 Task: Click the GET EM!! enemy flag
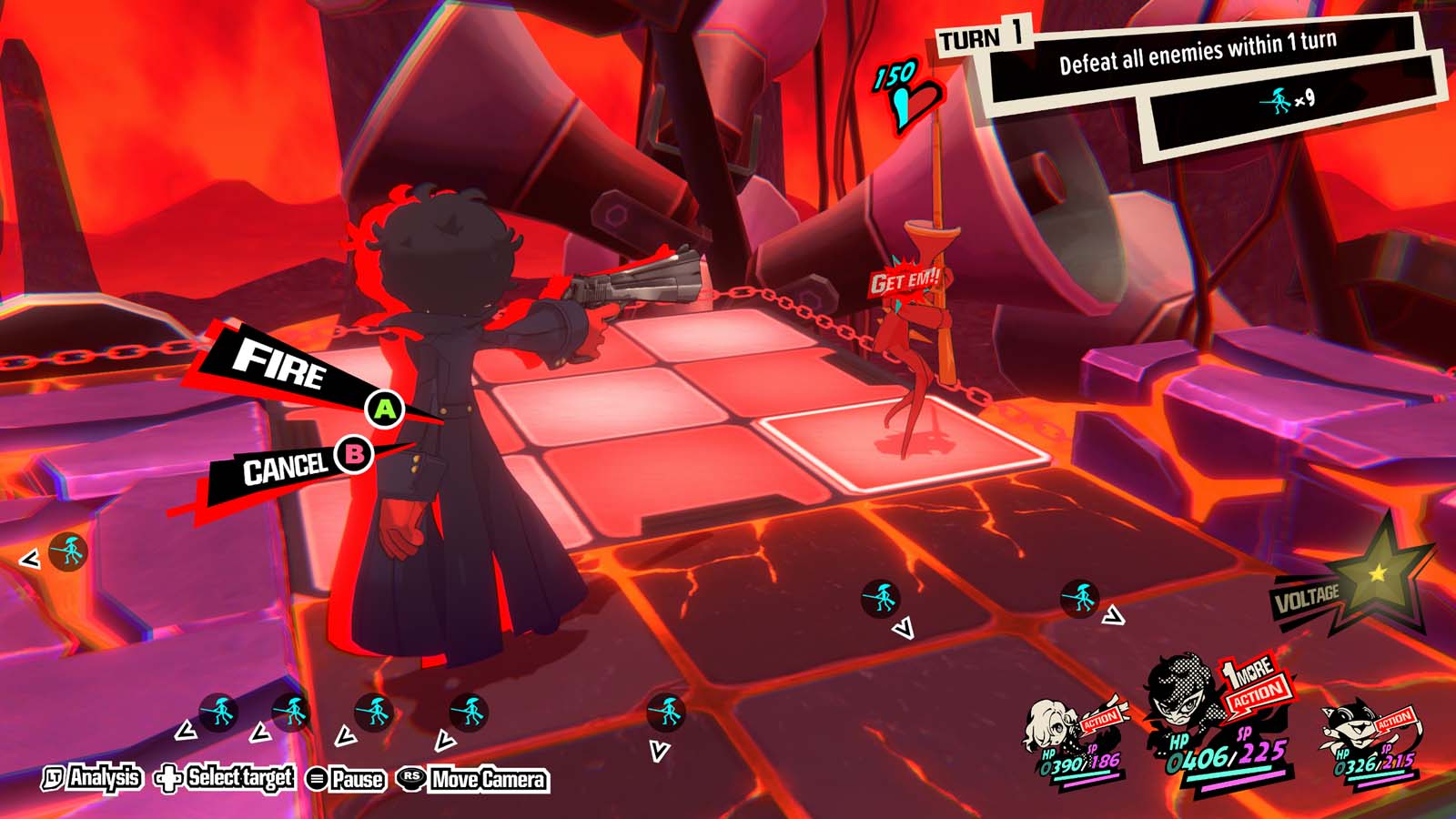[904, 282]
